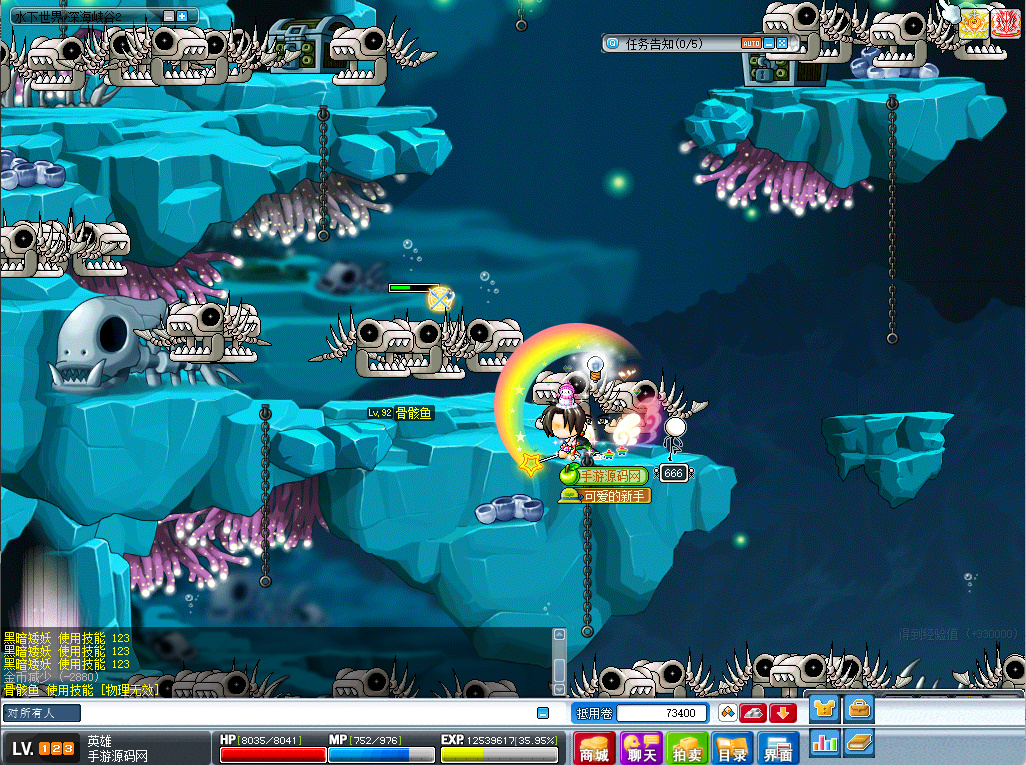Expand the minimap with plus button
This screenshot has height=765, width=1026.
click(182, 16)
